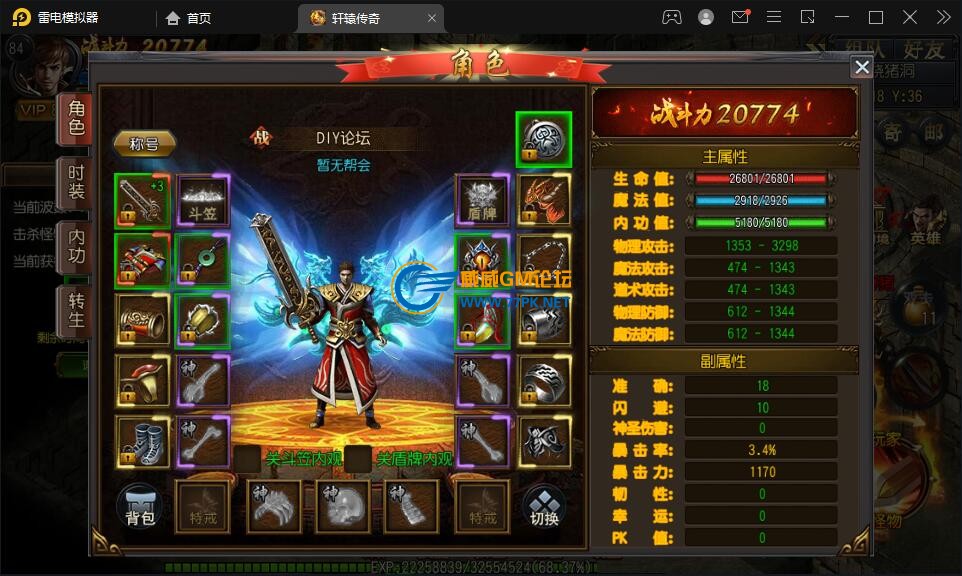962x576 pixels.
Task: Select the 转生 tab
Action: coord(77,309)
